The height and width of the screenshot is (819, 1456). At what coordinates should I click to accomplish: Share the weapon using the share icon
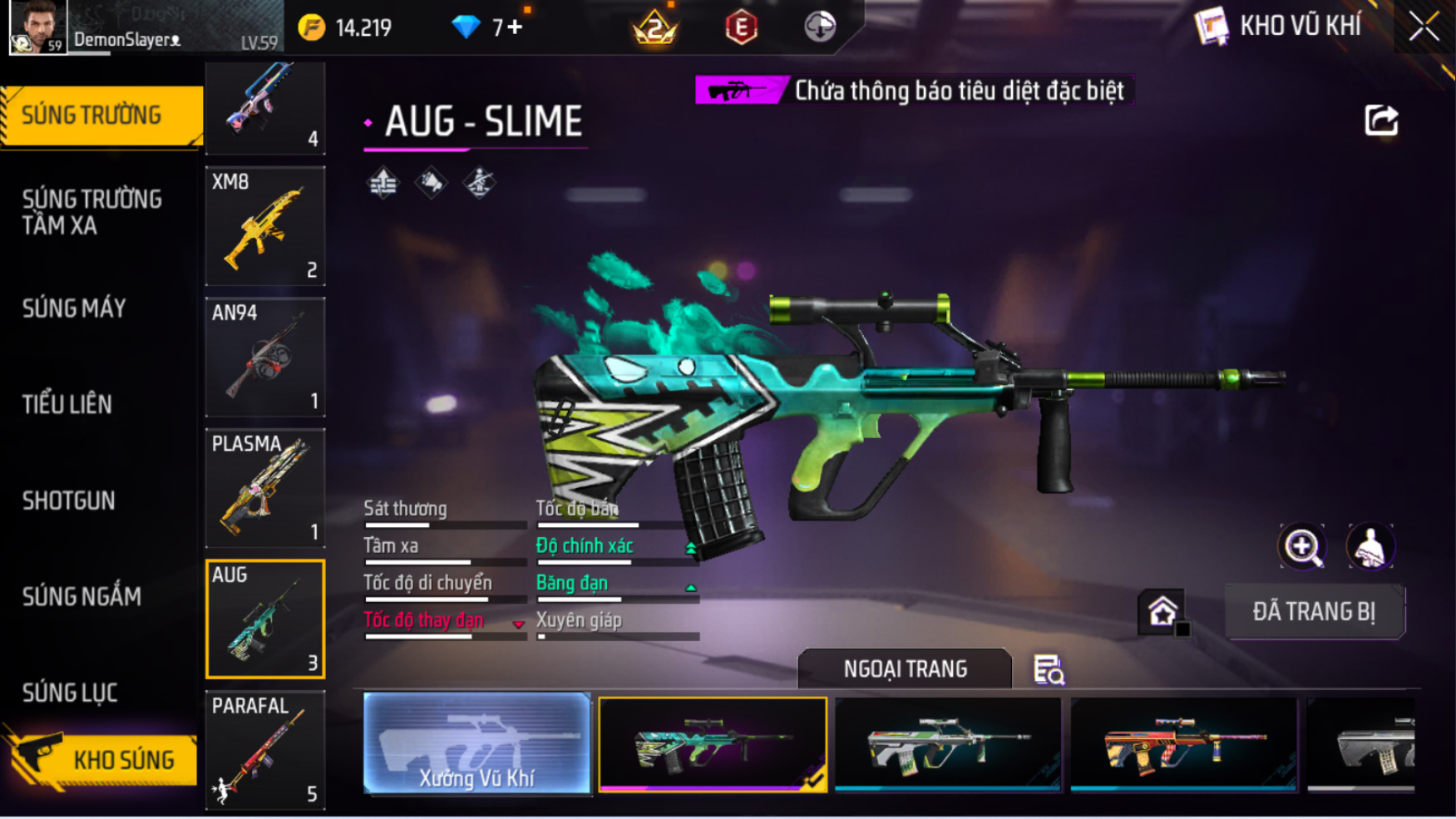pos(1381,121)
